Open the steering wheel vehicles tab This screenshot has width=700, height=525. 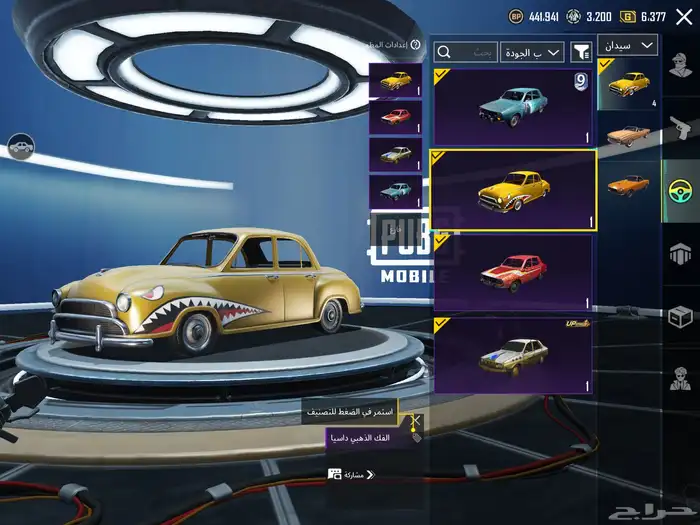pyautogui.click(x=681, y=189)
